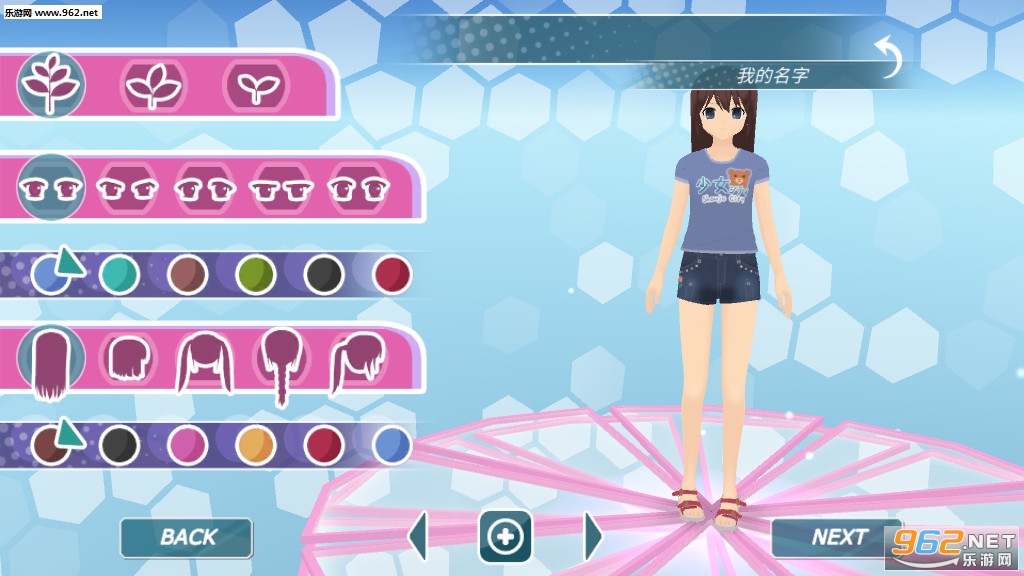The height and width of the screenshot is (576, 1024).
Task: Click the BACK button
Action: point(187,537)
